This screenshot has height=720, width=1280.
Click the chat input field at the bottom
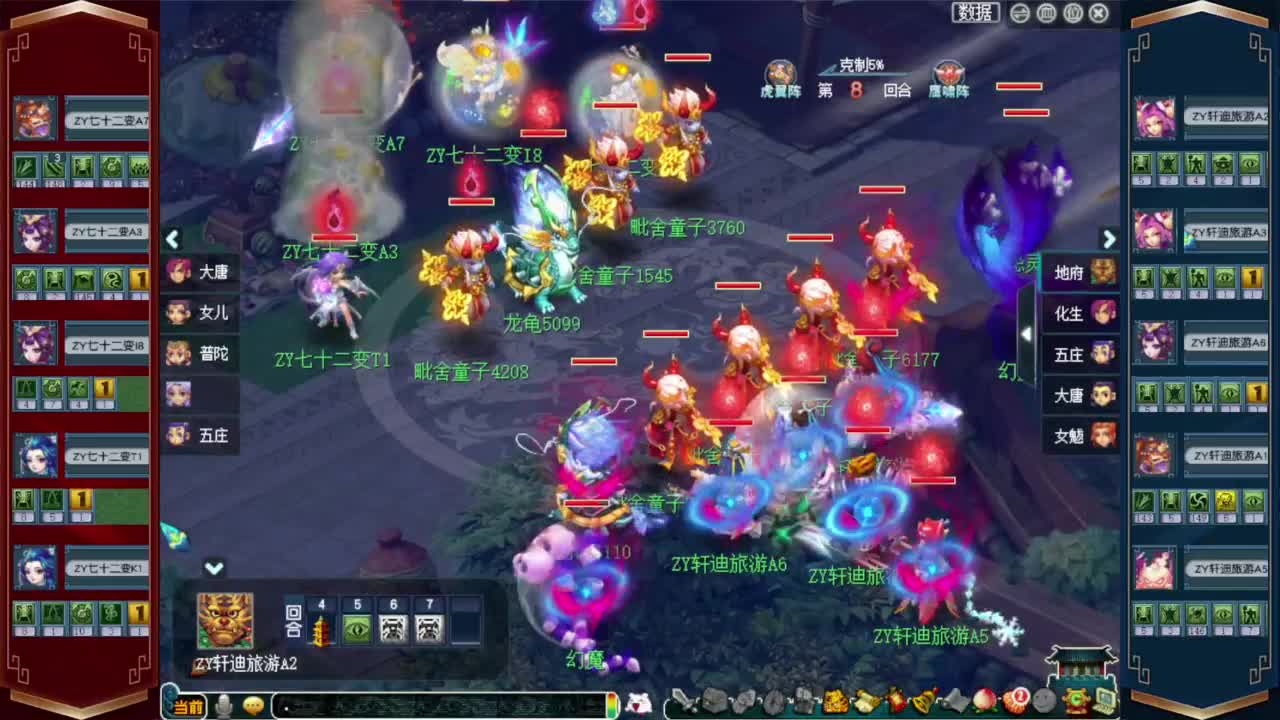pos(440,705)
